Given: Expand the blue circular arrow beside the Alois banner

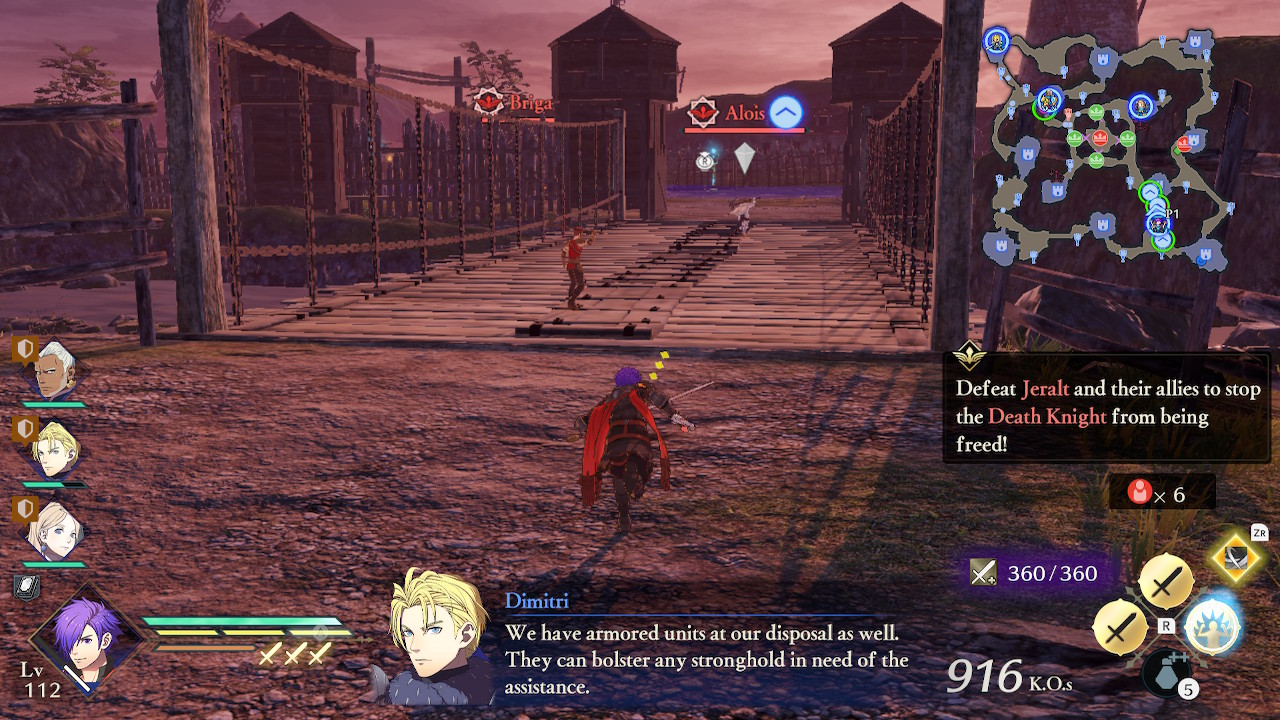Looking at the screenshot, I should point(786,113).
